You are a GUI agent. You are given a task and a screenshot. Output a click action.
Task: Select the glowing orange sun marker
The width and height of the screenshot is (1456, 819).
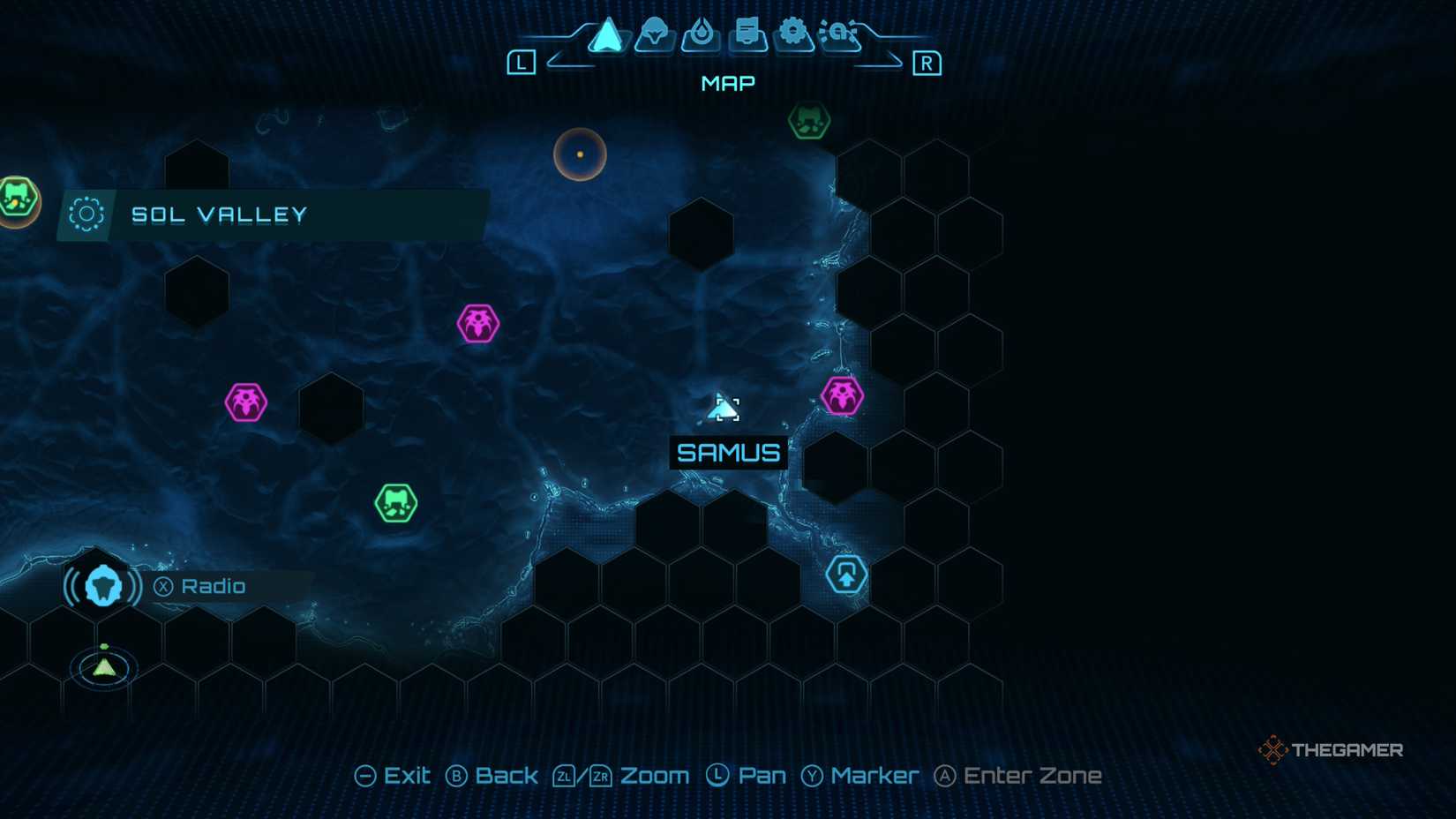click(579, 153)
